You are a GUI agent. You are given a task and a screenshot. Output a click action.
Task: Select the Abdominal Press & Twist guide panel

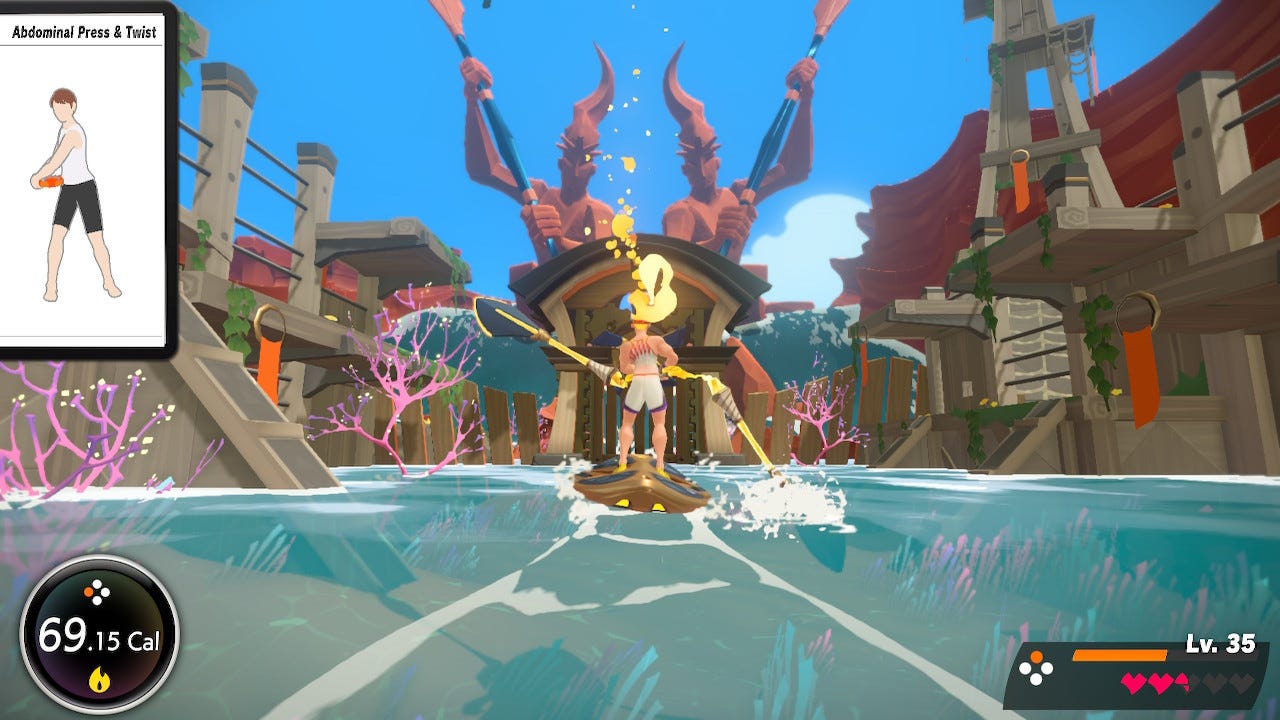coord(84,178)
